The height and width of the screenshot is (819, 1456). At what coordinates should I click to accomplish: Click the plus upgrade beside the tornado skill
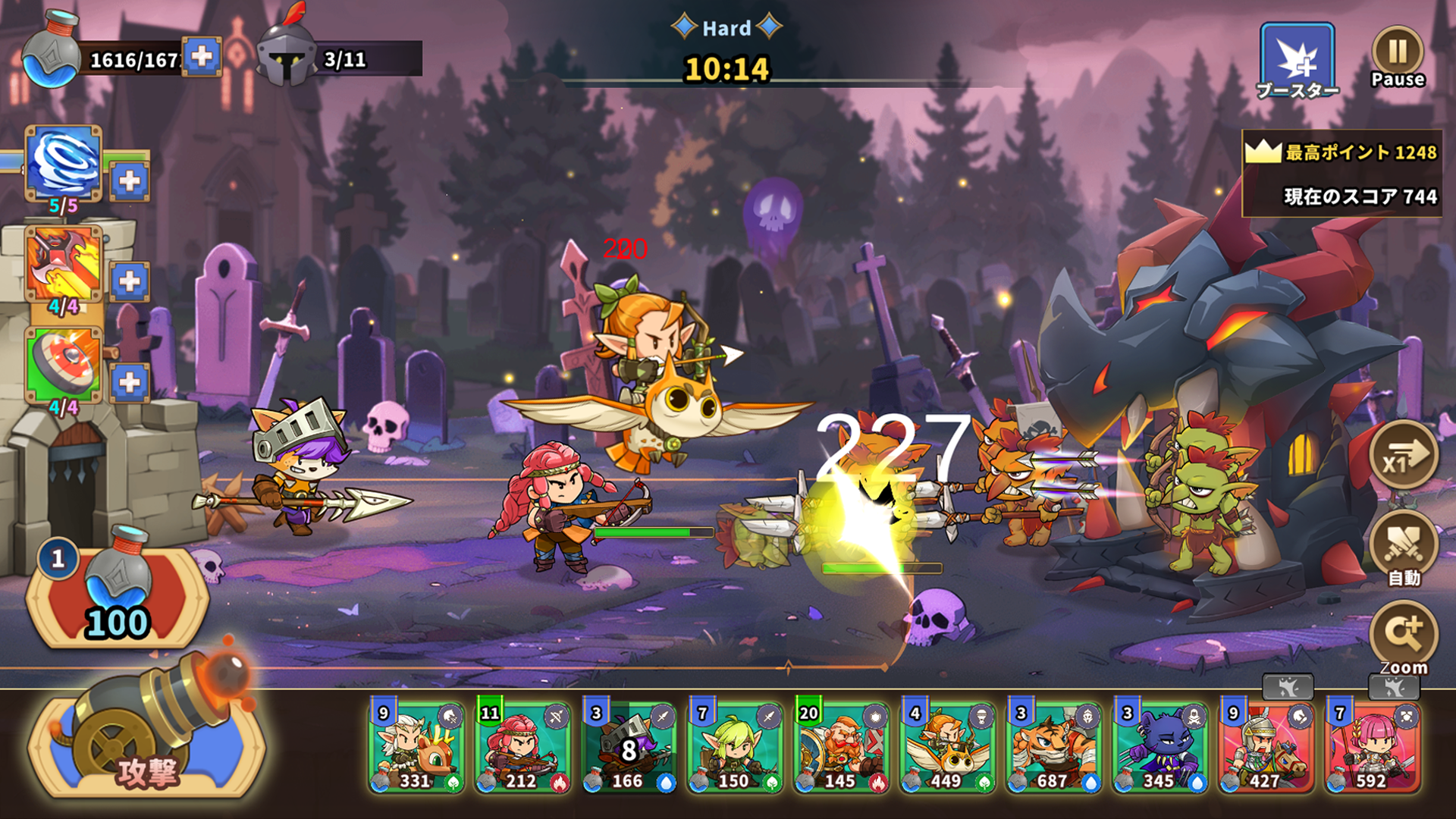(x=129, y=180)
